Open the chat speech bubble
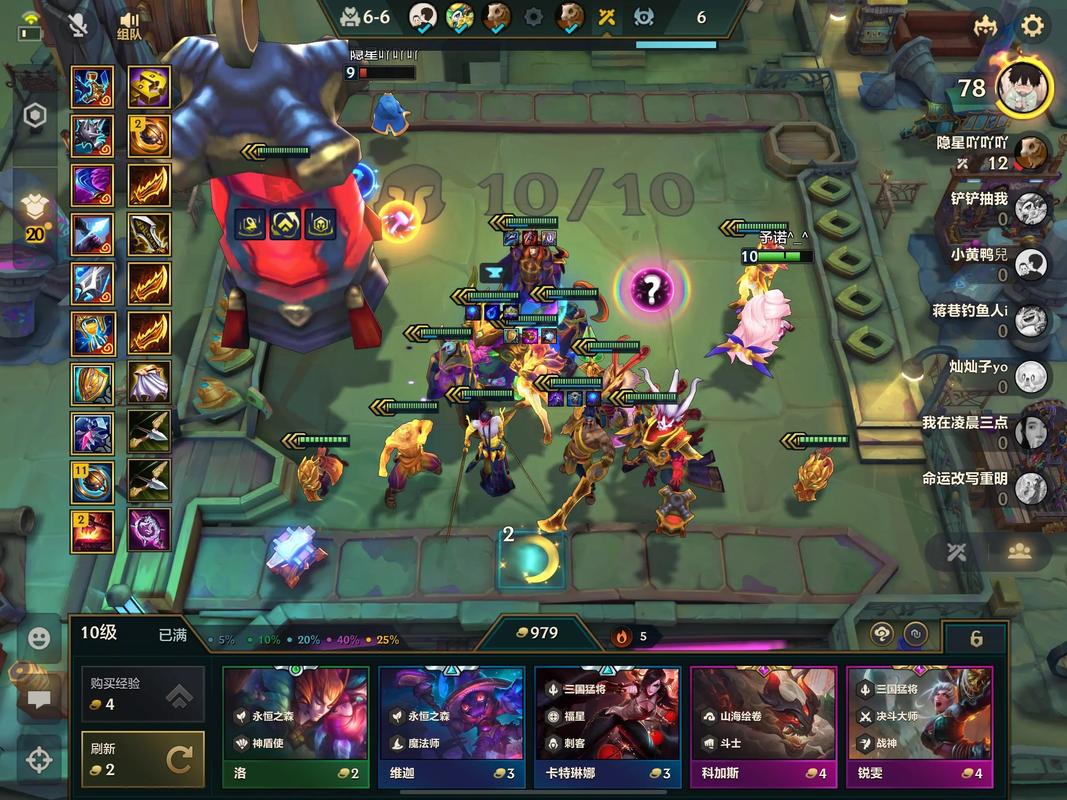 [39, 699]
